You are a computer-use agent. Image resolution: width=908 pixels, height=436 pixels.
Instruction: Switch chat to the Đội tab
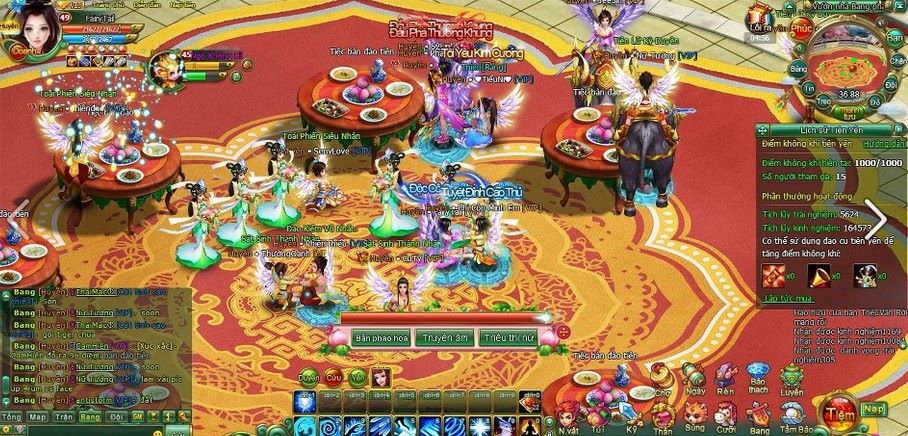116,415
